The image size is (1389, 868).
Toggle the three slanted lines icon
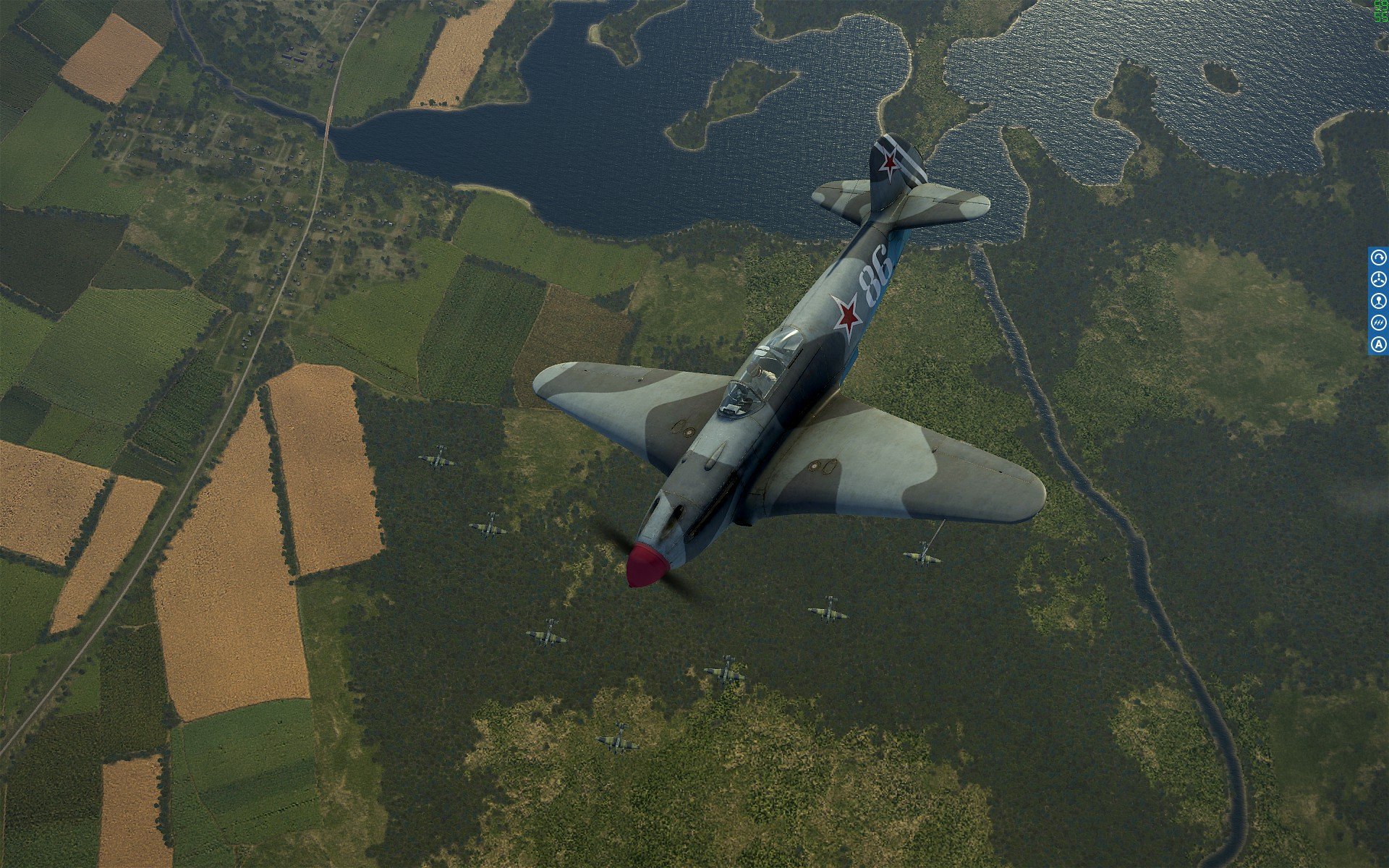point(1379,323)
